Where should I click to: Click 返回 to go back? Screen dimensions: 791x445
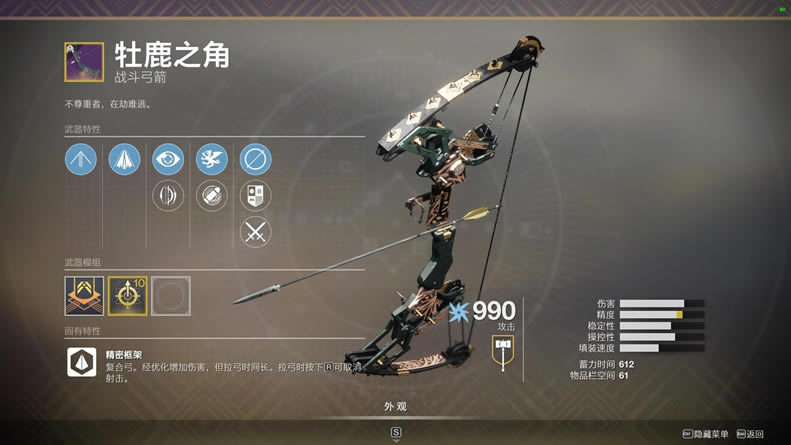[x=750, y=434]
